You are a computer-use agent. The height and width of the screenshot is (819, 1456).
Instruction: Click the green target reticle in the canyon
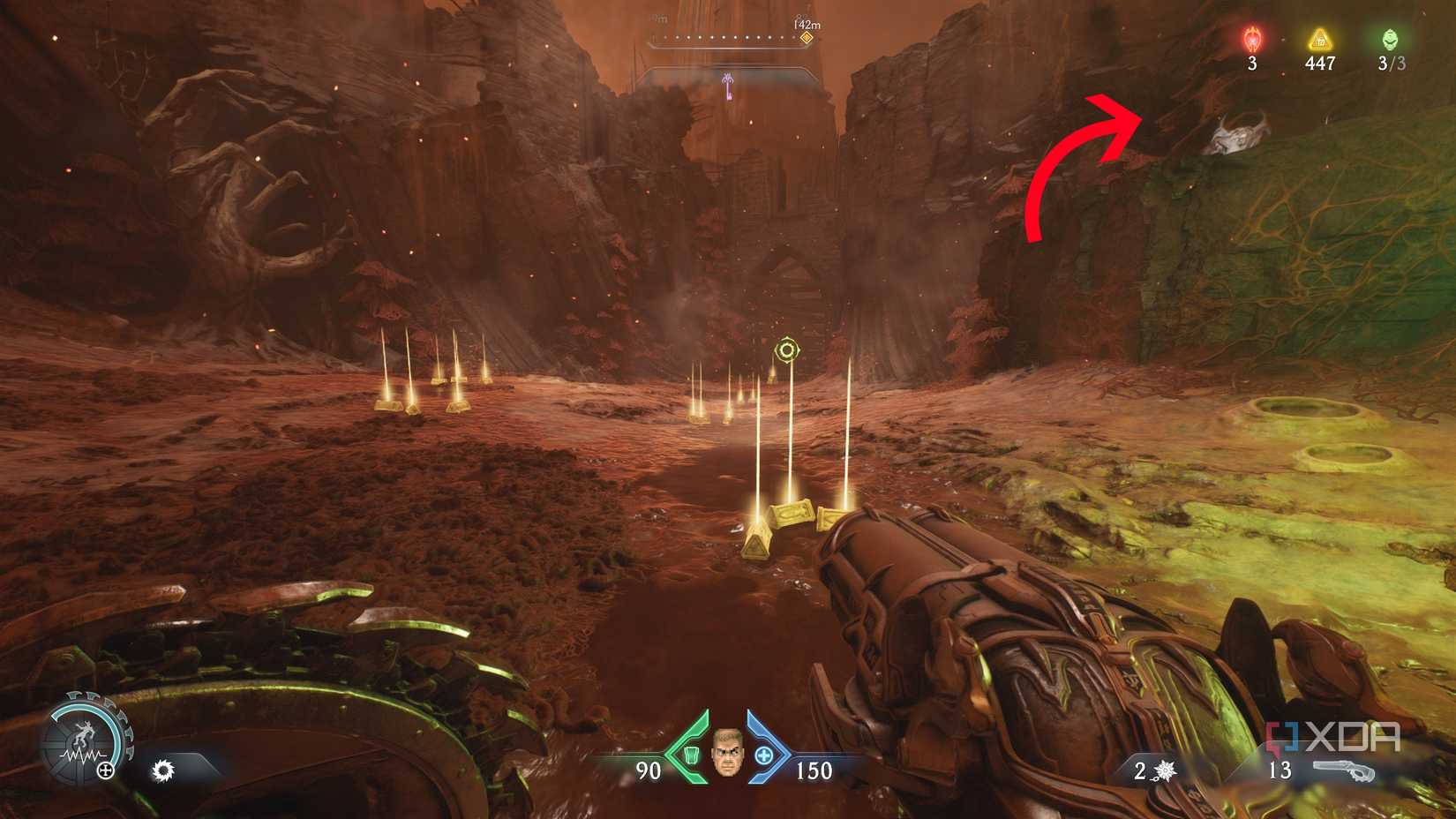pos(788,349)
